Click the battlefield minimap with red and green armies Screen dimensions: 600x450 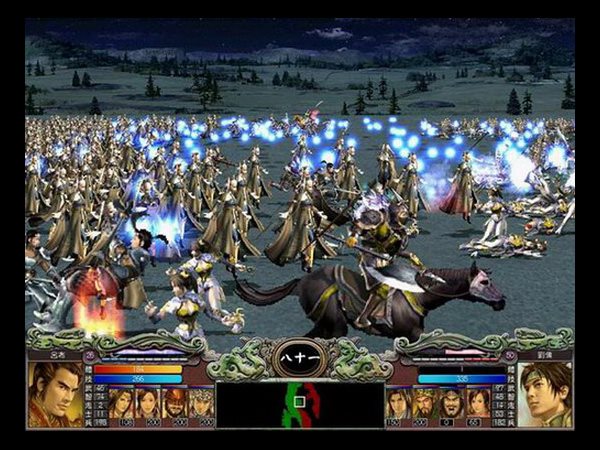tap(298, 405)
